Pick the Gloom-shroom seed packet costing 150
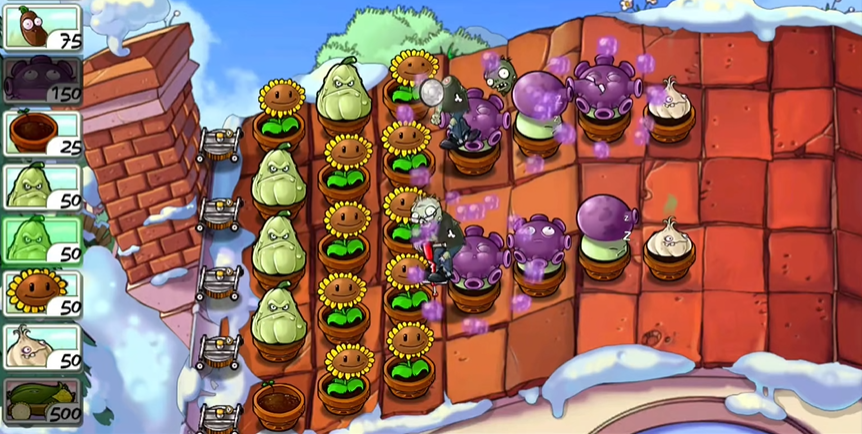 42,79
